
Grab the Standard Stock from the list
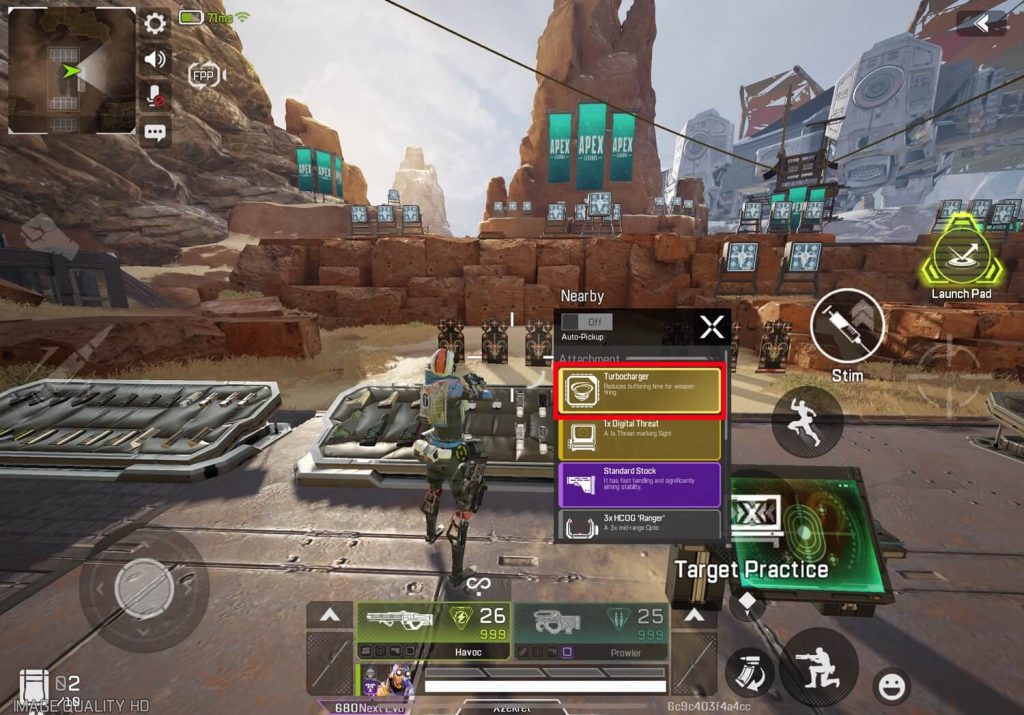point(638,484)
